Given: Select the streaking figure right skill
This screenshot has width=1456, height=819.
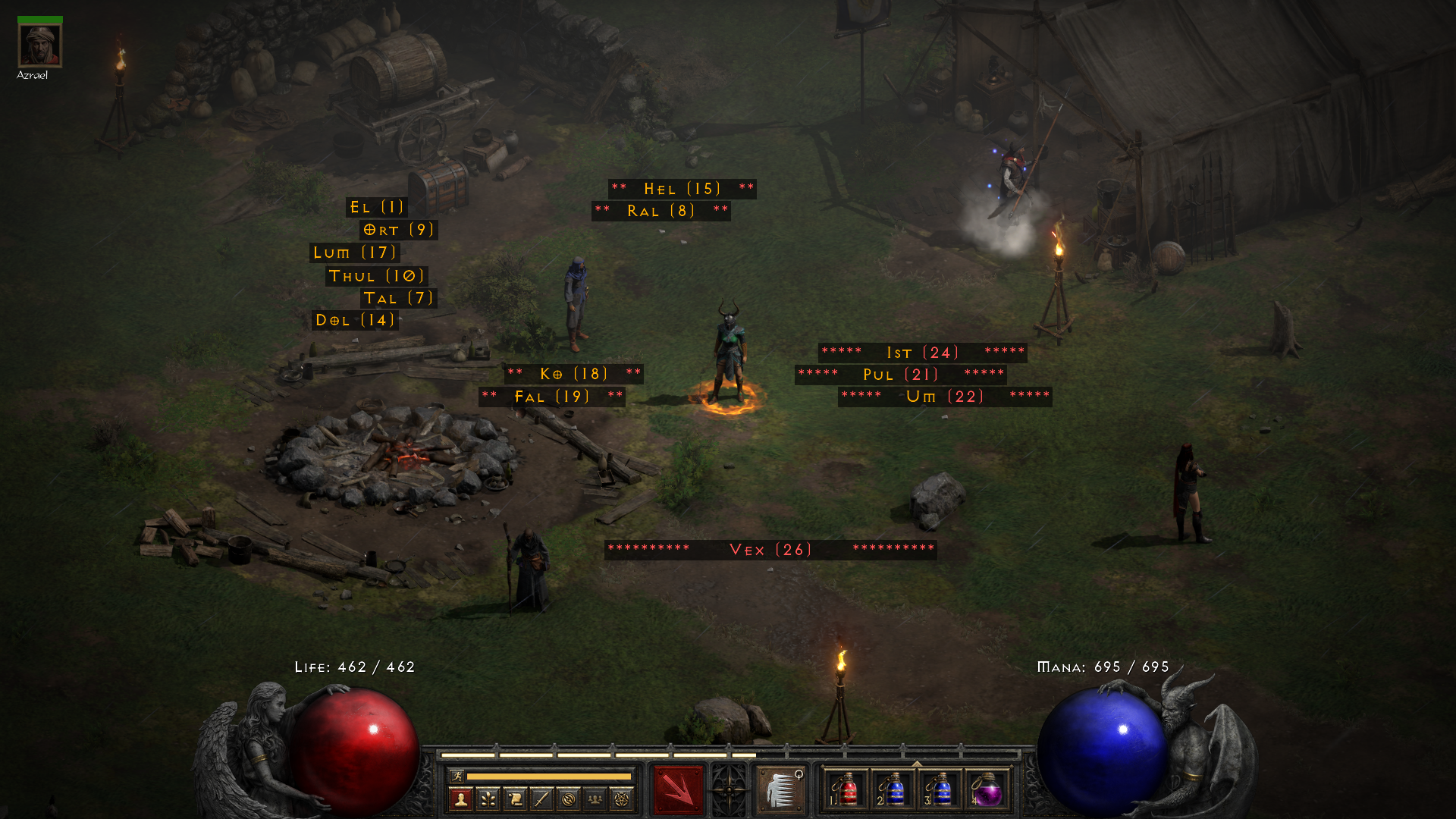Looking at the screenshot, I should [x=780, y=790].
